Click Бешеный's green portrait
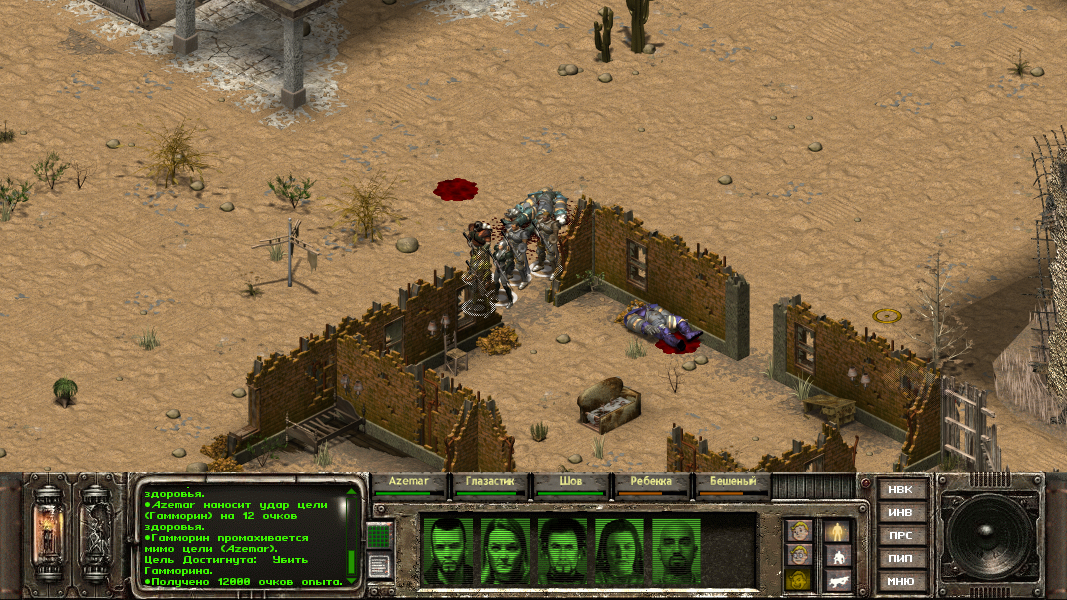Screen dimensions: 1067x600 [x=678, y=550]
